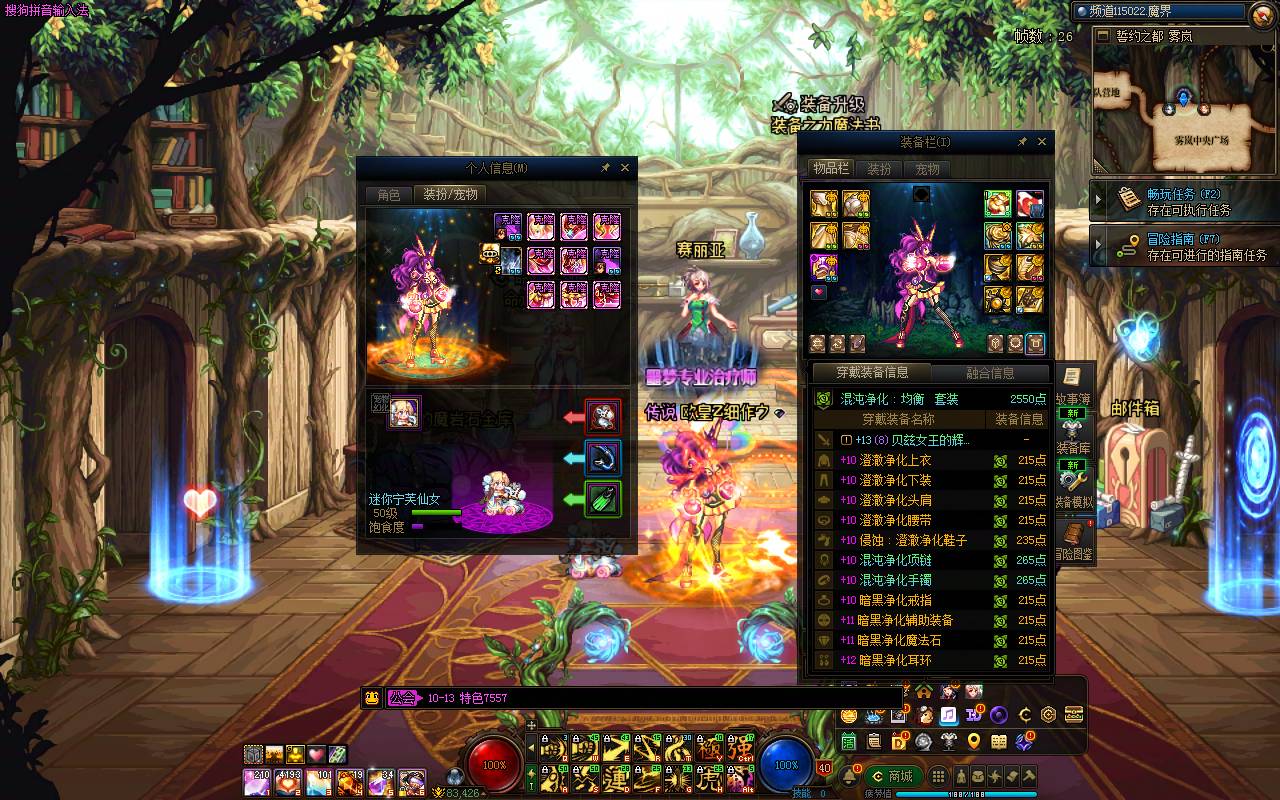This screenshot has height=800, width=1280.
Task: Click the pet portrait icon 迷你宁芙仙女
Action: point(404,412)
